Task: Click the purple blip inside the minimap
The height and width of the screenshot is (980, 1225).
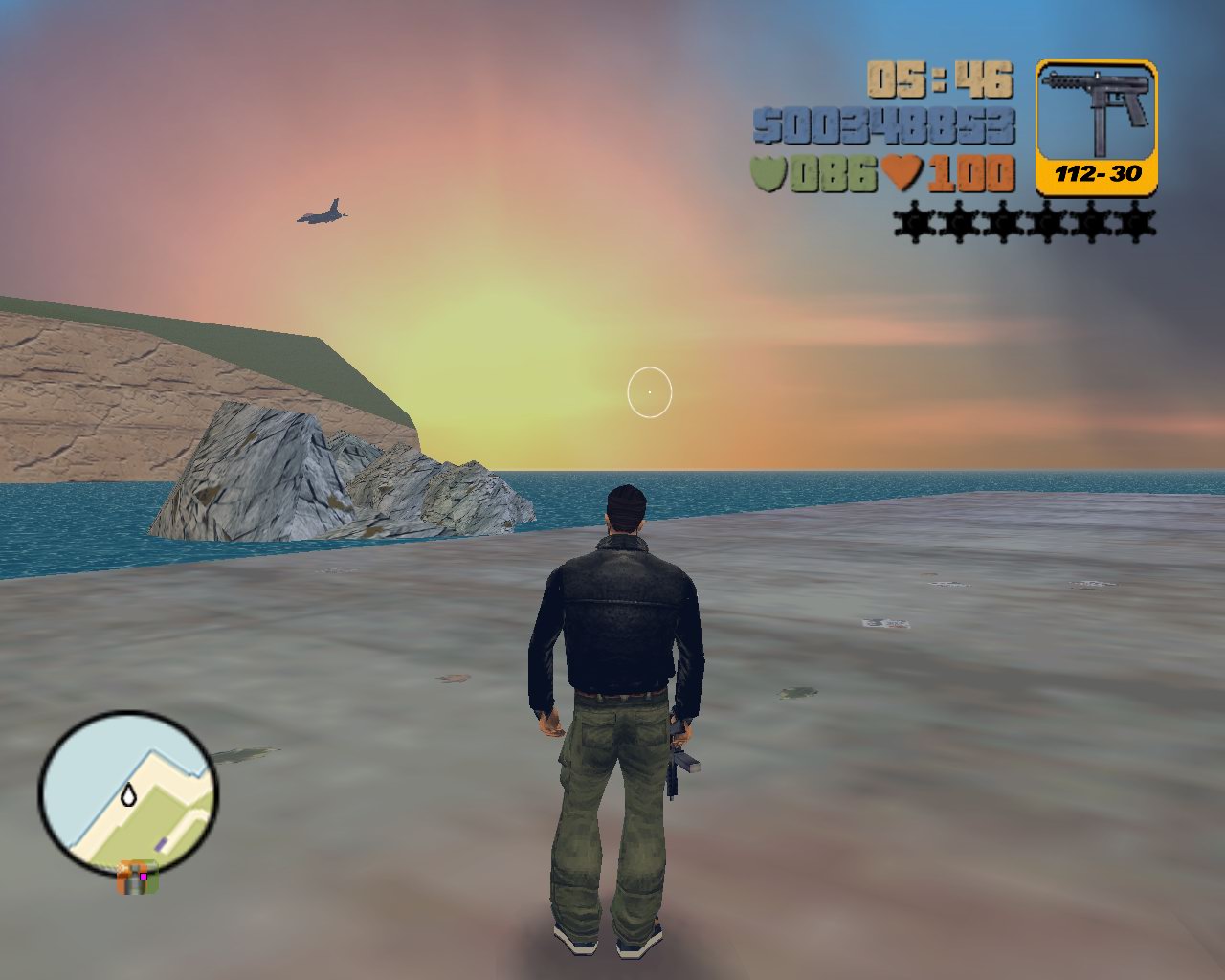Action: pos(160,843)
